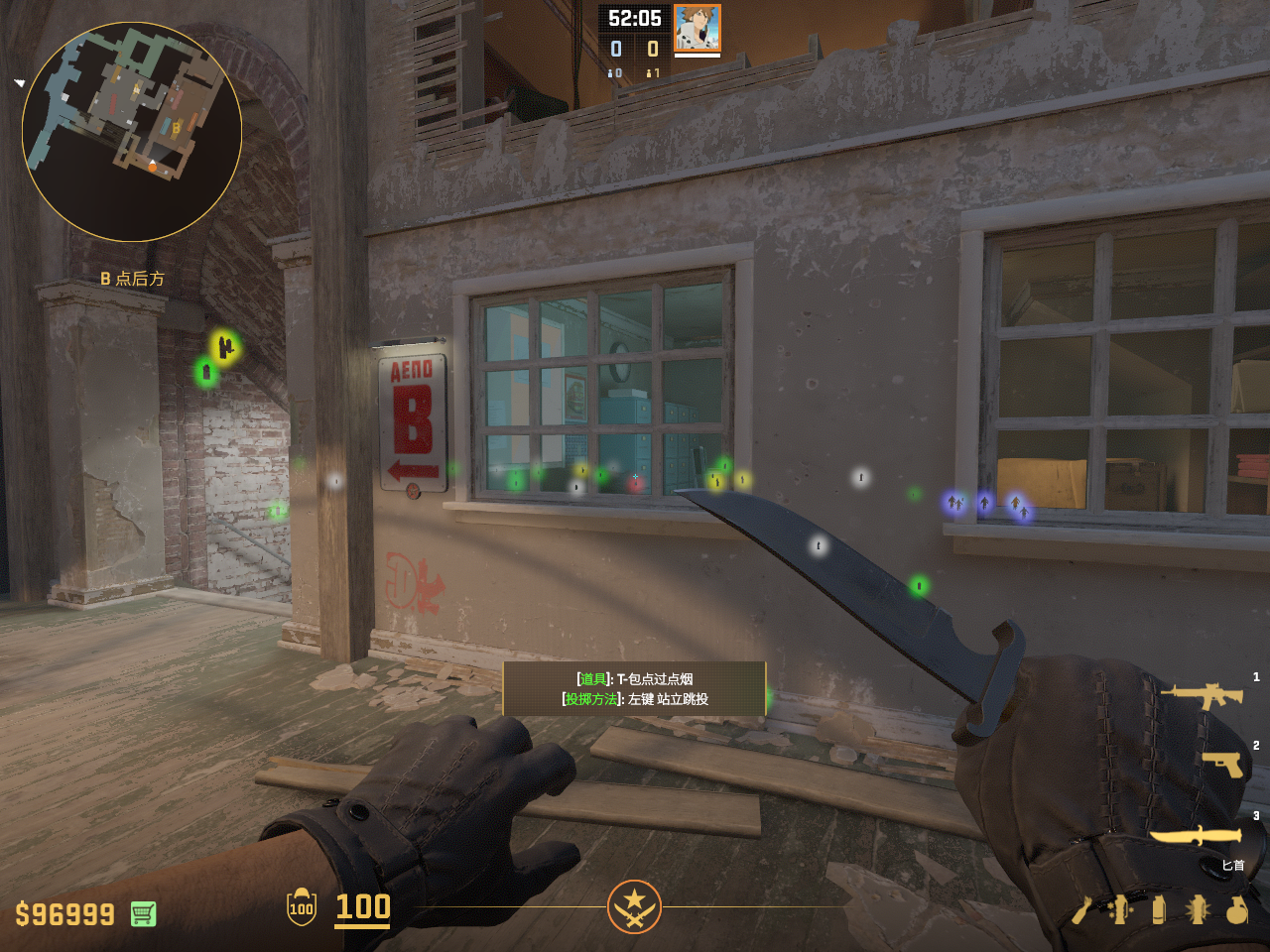Choose the knife in slot 3
This screenshot has height=952, width=1270.
1196,836
